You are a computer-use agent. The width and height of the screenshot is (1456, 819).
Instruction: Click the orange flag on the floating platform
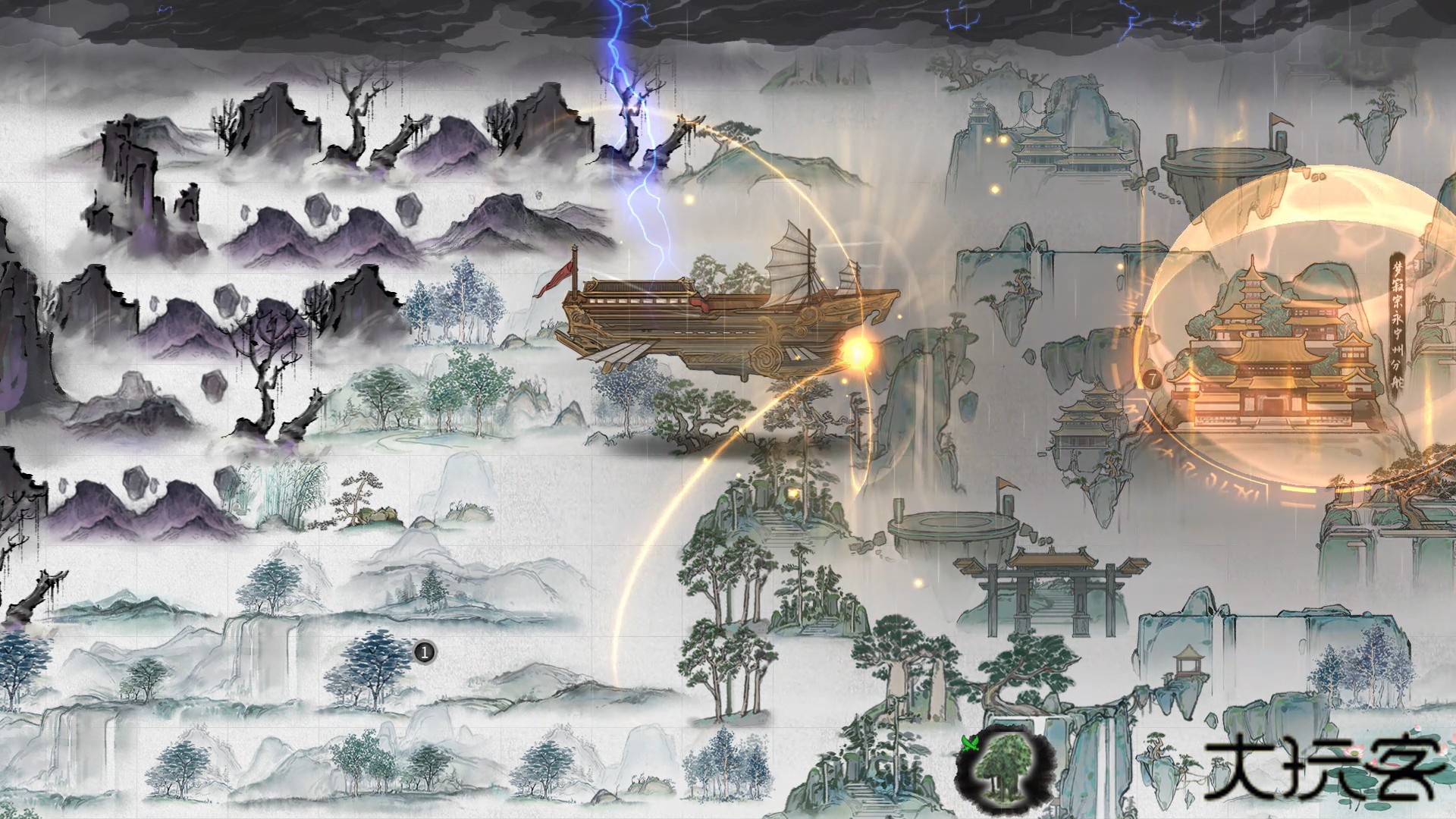(x=1006, y=485)
